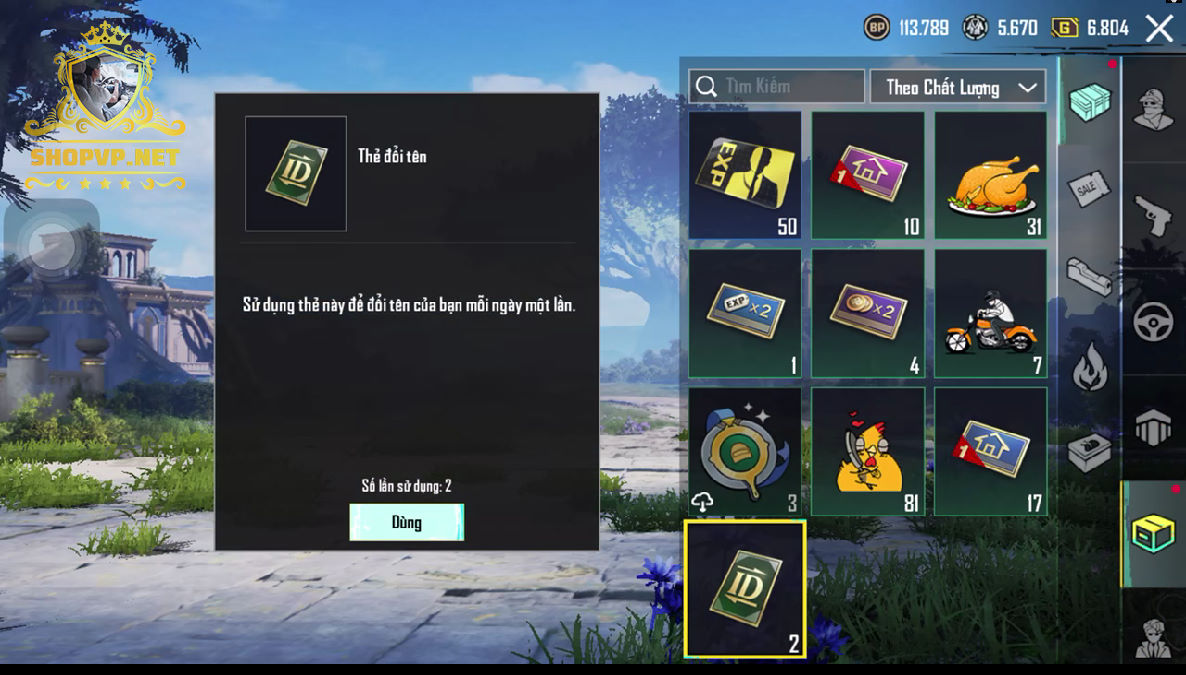The image size is (1186, 675).
Task: Use the rename card with Dùng button
Action: [406, 522]
